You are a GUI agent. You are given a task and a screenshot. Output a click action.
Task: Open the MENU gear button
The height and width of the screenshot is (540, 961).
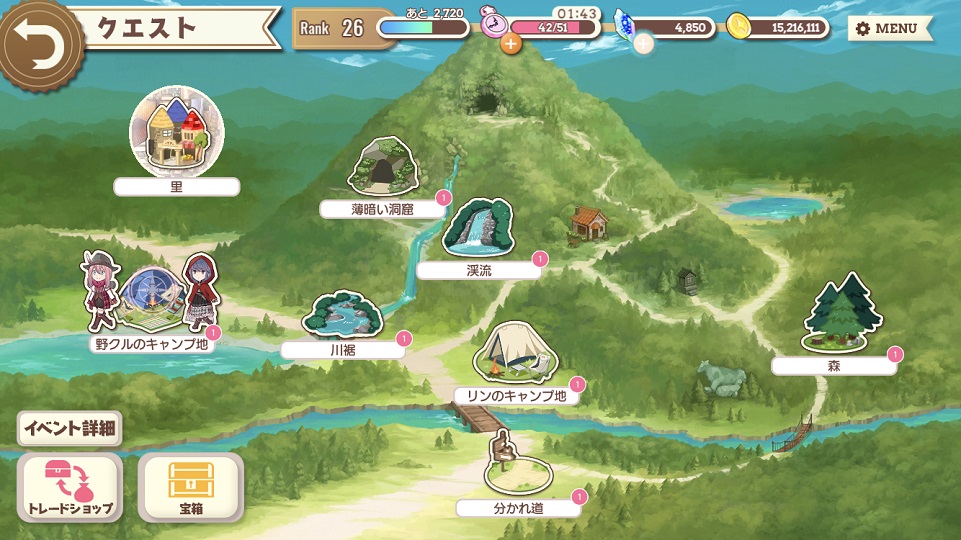pos(889,28)
